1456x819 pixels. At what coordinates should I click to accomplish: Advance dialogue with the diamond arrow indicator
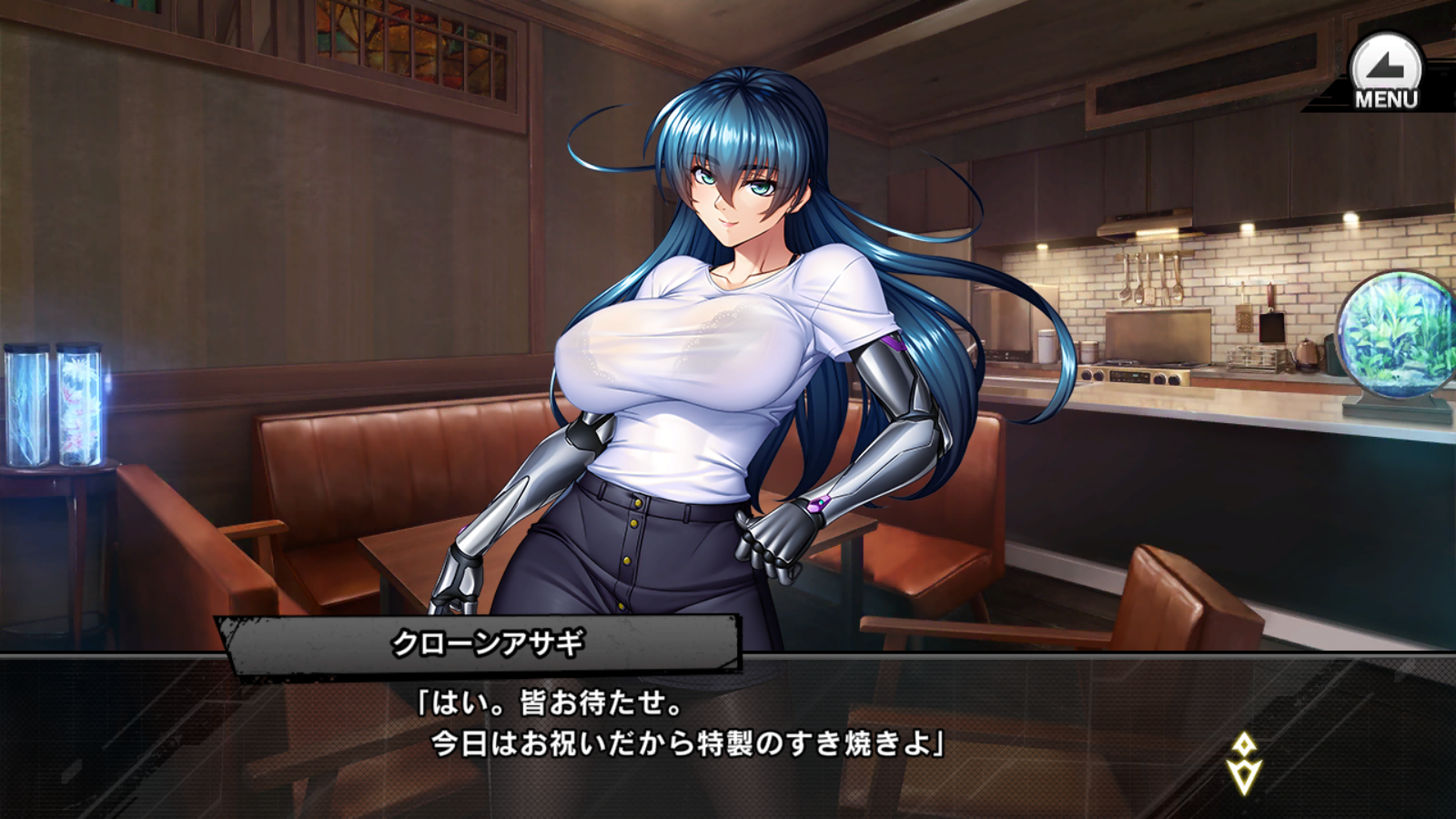click(1243, 764)
